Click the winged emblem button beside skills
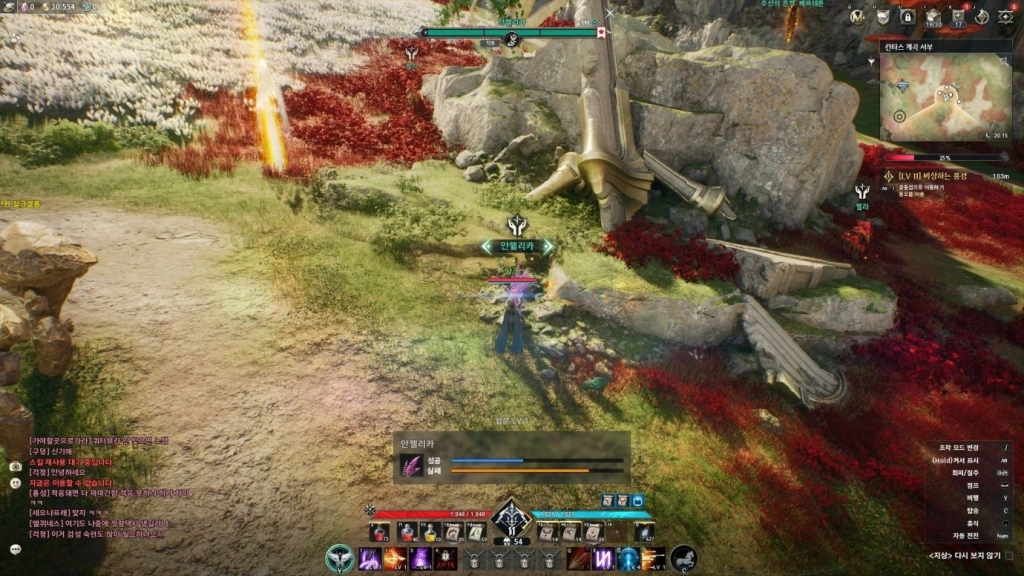Viewport: 1024px width, 576px height. tap(340, 558)
